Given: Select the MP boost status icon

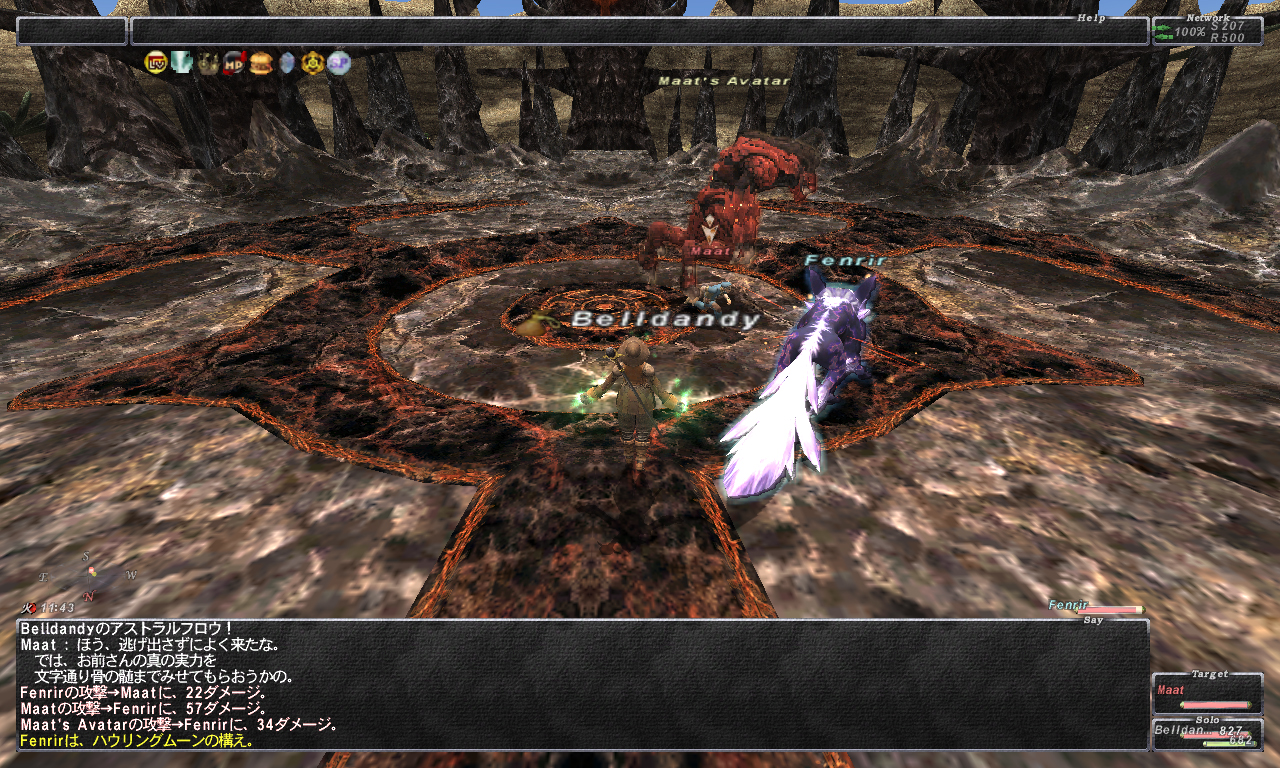Looking at the screenshot, I should pos(234,63).
